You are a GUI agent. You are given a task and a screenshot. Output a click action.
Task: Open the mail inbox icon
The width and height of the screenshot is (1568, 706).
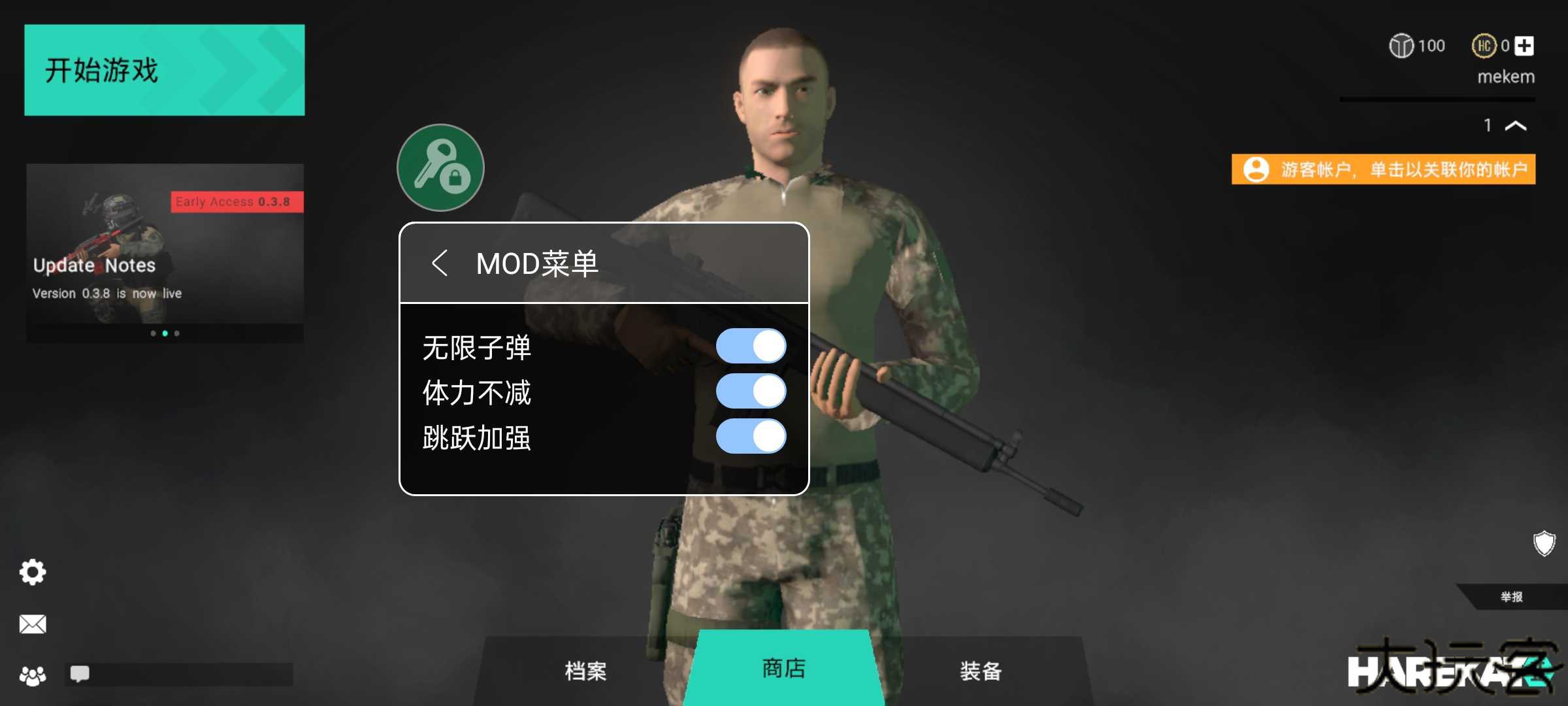pos(32,624)
